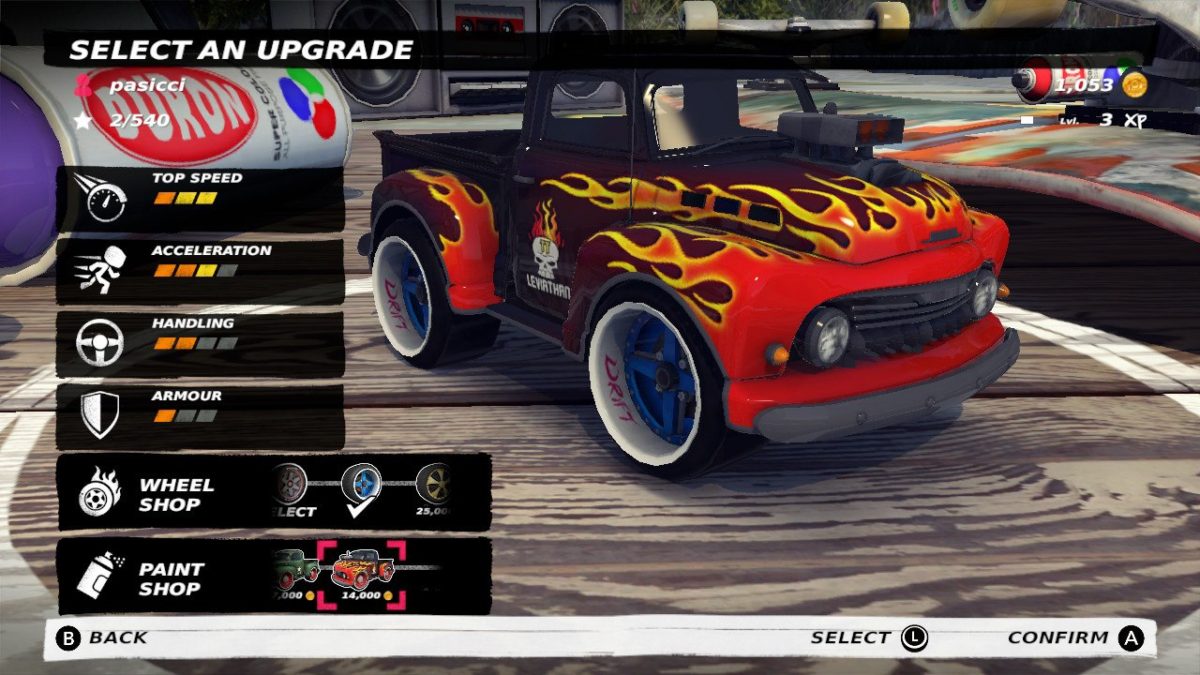1200x675 pixels.
Task: Pick the Armour upgrade row
Action: coord(200,415)
